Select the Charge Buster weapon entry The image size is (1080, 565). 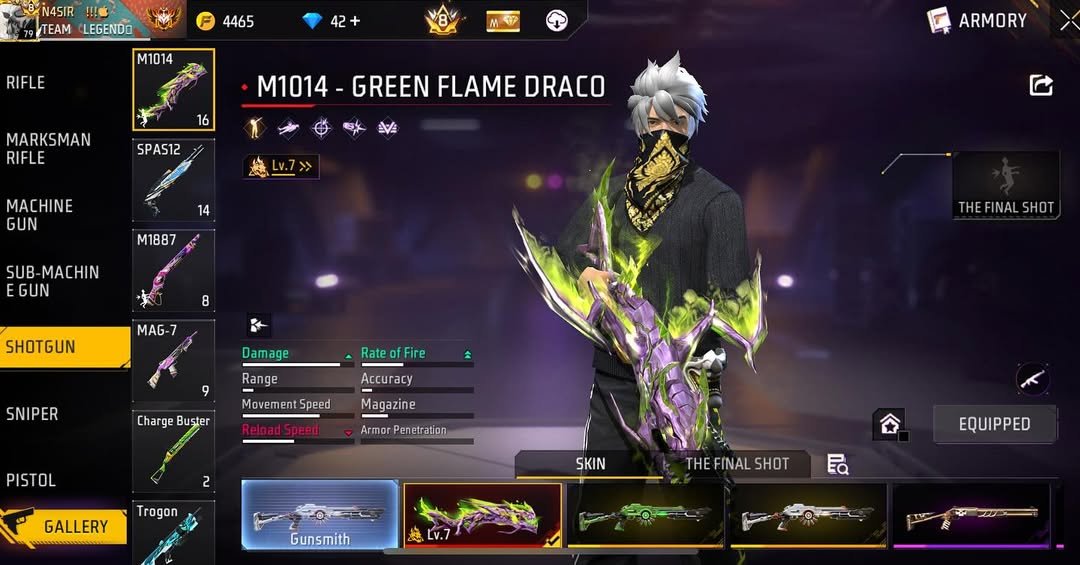point(173,451)
